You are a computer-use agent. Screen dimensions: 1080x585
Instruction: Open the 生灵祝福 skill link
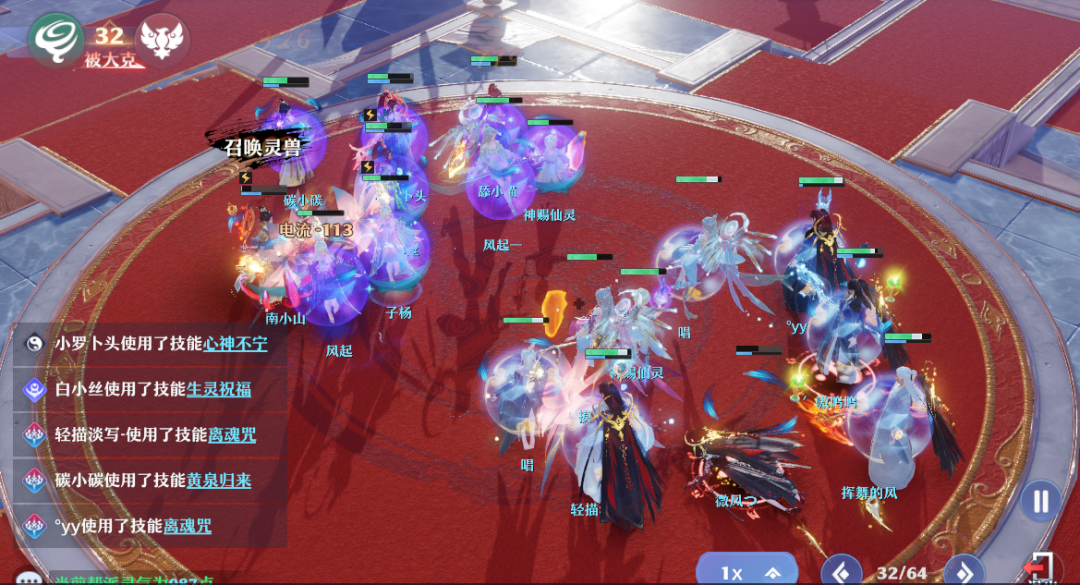coord(219,389)
